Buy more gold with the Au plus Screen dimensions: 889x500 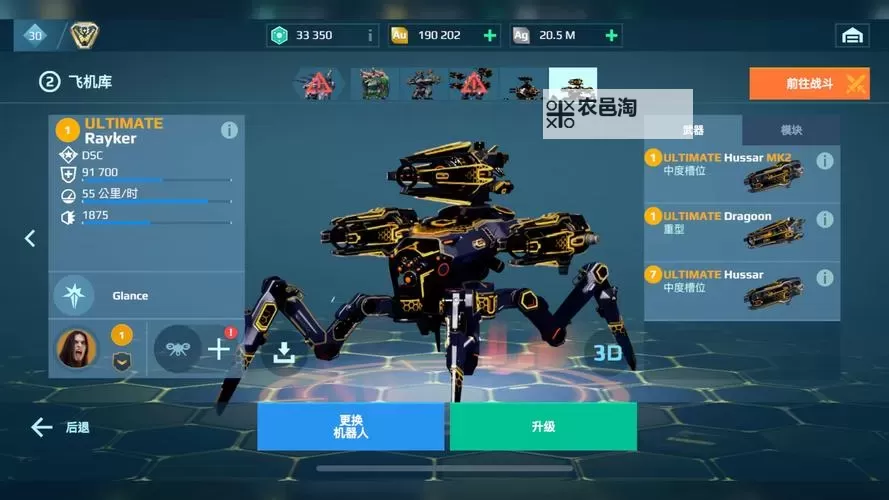click(490, 35)
